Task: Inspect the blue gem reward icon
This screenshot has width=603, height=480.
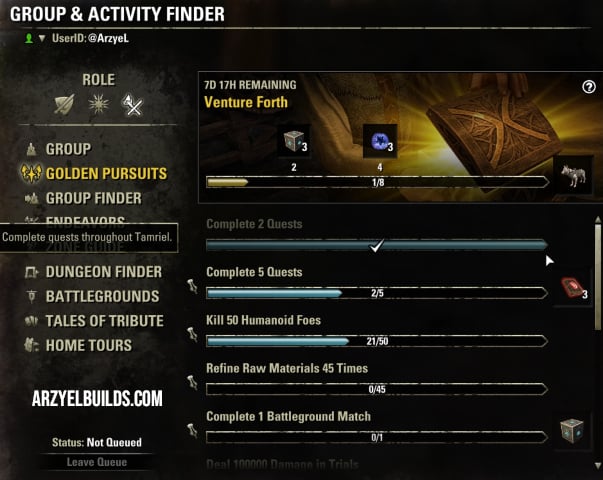Action: [379, 142]
